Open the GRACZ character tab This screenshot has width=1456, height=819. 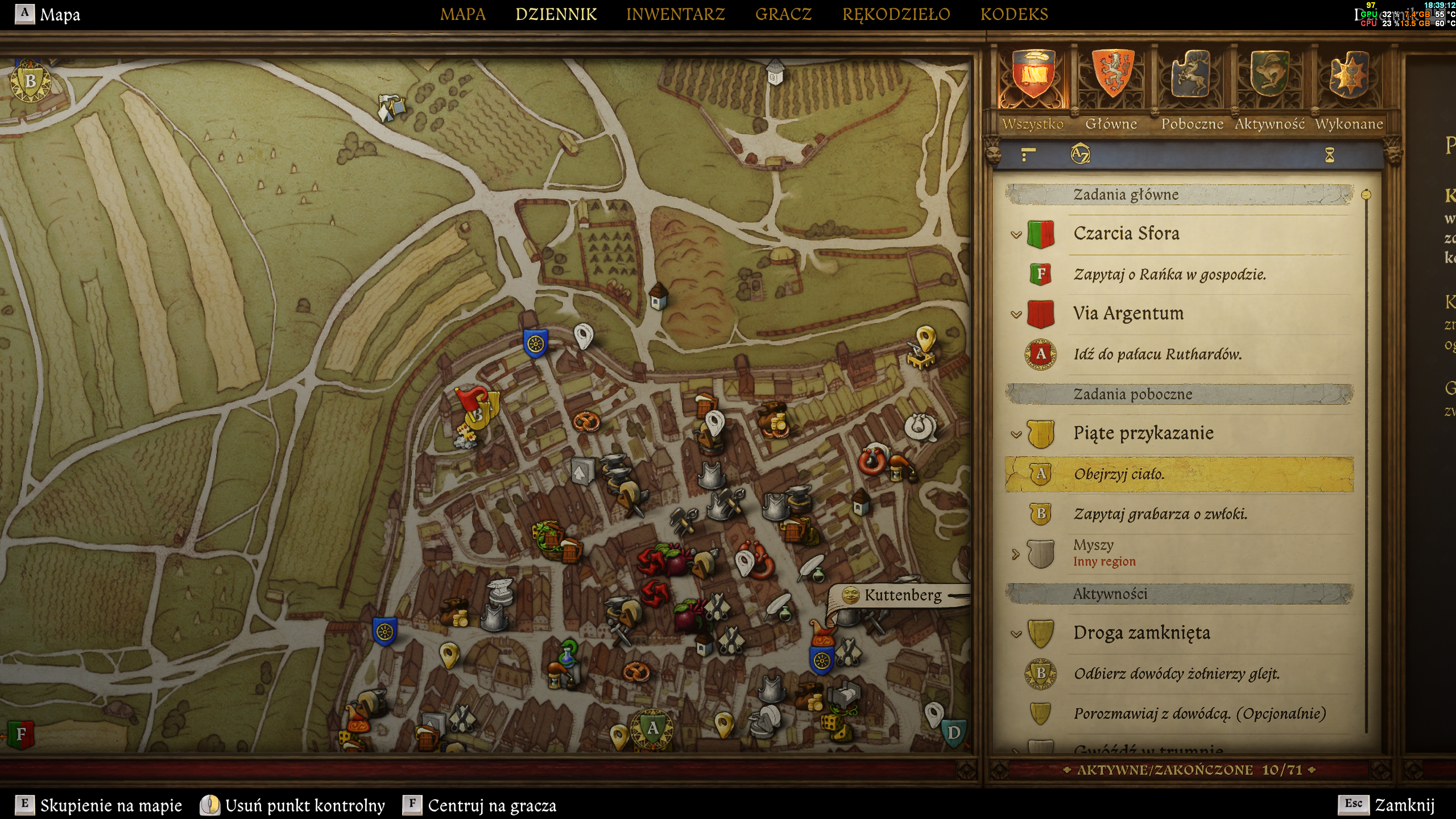tap(783, 14)
